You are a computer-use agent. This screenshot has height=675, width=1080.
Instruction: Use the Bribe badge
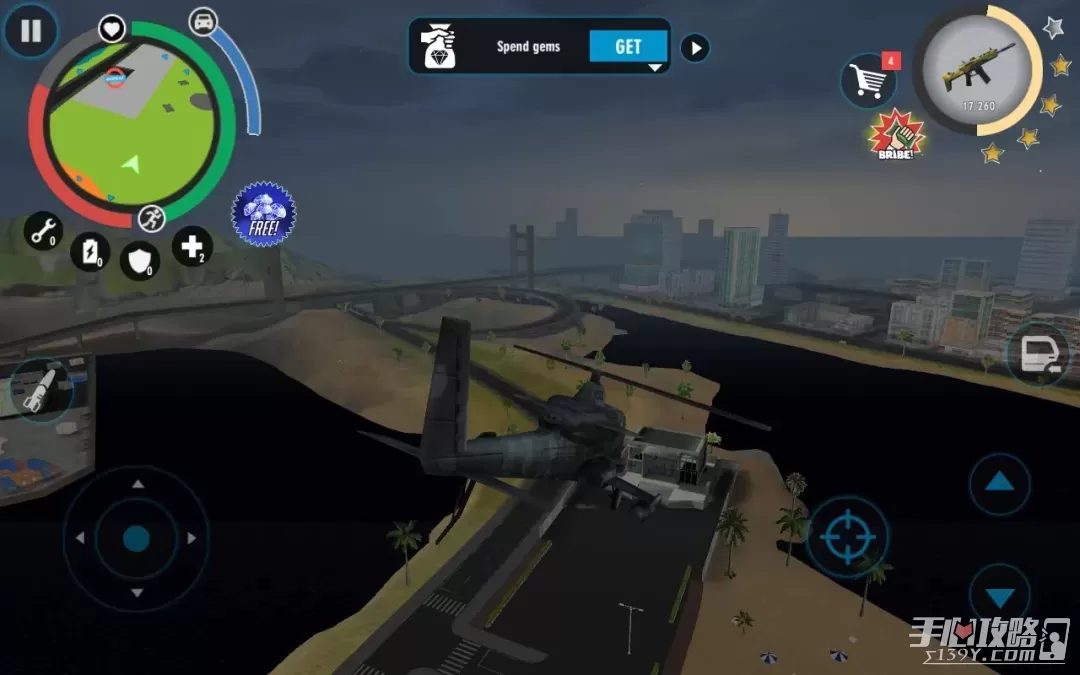pos(896,135)
